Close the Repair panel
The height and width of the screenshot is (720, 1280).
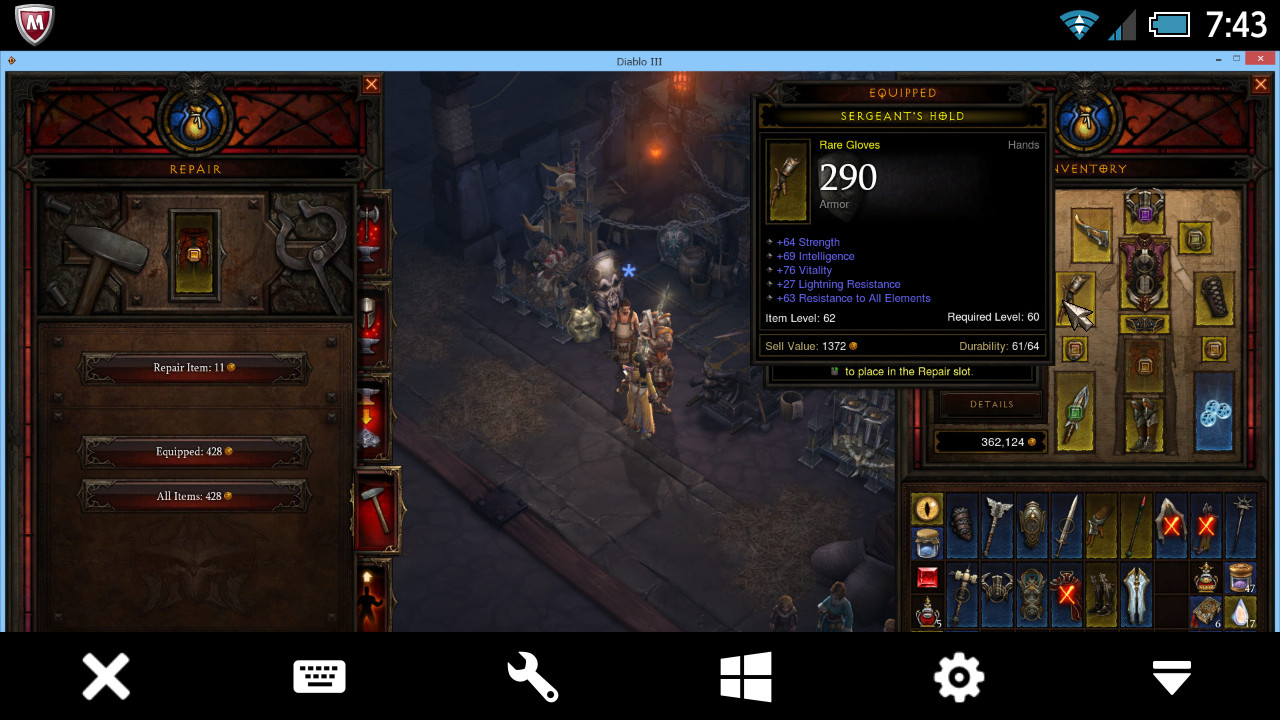point(371,84)
